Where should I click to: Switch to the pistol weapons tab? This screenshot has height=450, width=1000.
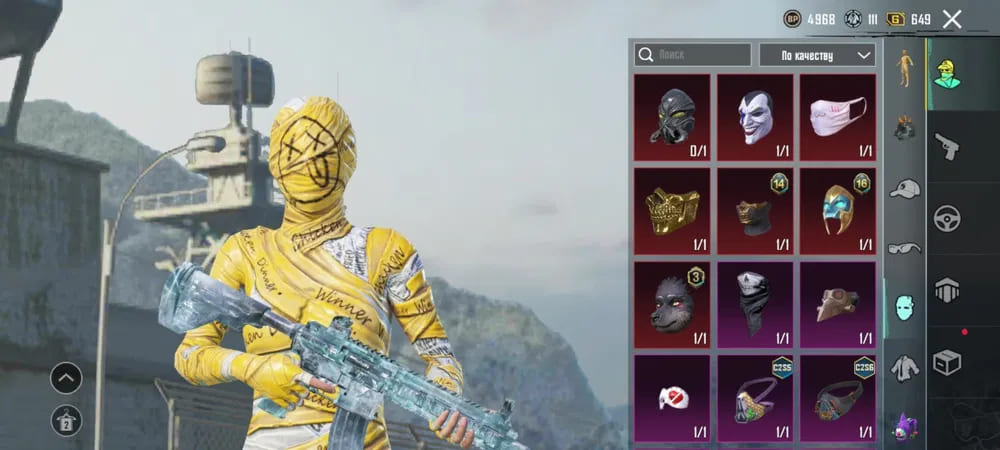[946, 147]
